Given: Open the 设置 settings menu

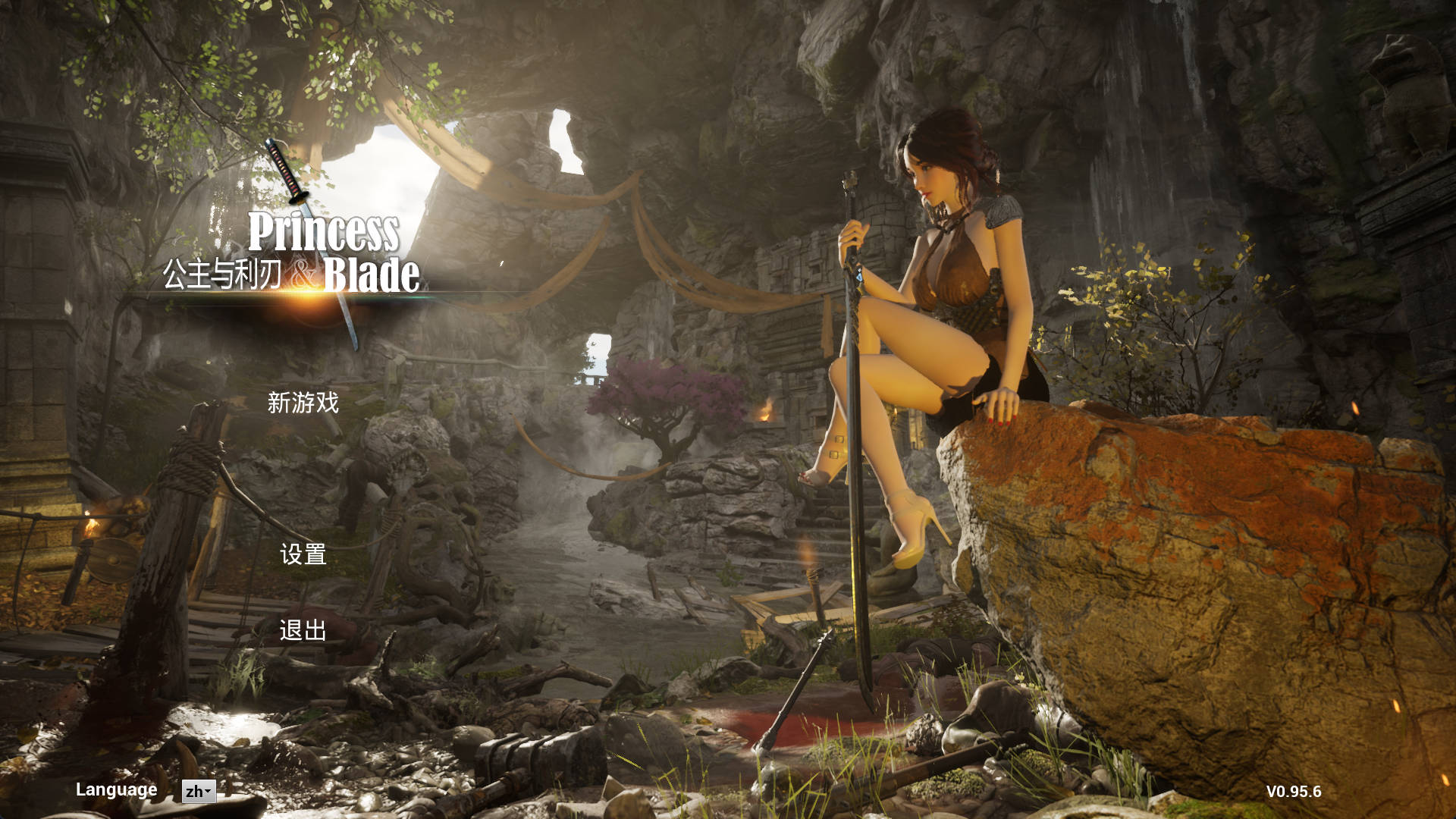Looking at the screenshot, I should (303, 554).
